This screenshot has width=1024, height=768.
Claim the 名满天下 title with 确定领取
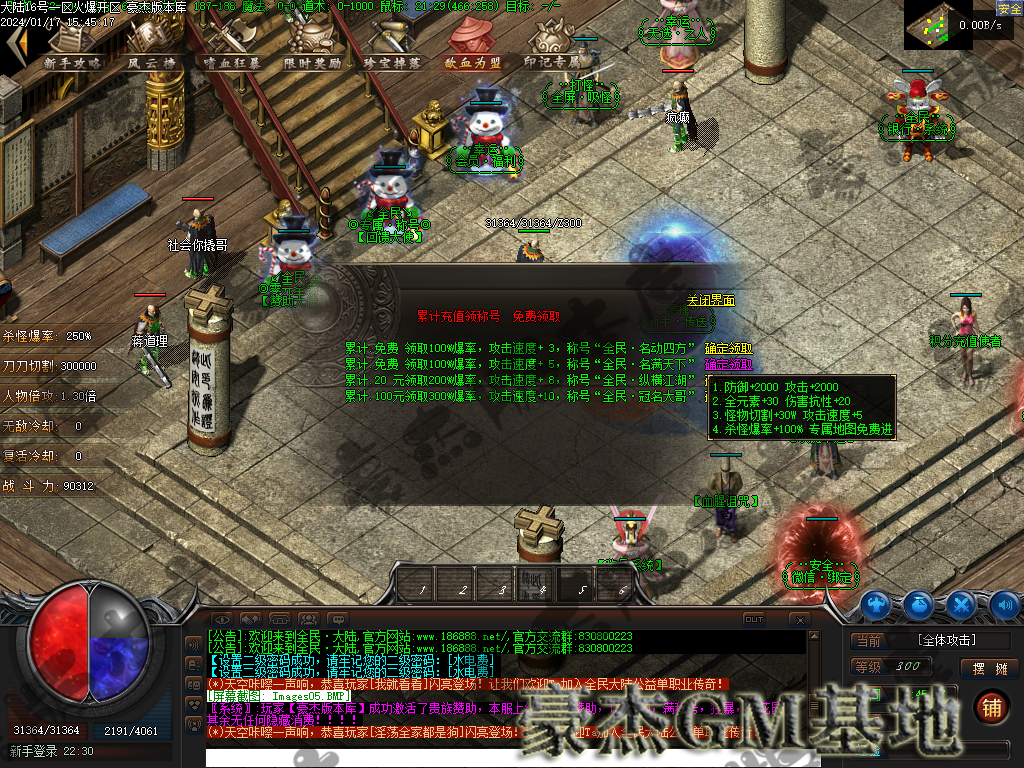[729, 365]
